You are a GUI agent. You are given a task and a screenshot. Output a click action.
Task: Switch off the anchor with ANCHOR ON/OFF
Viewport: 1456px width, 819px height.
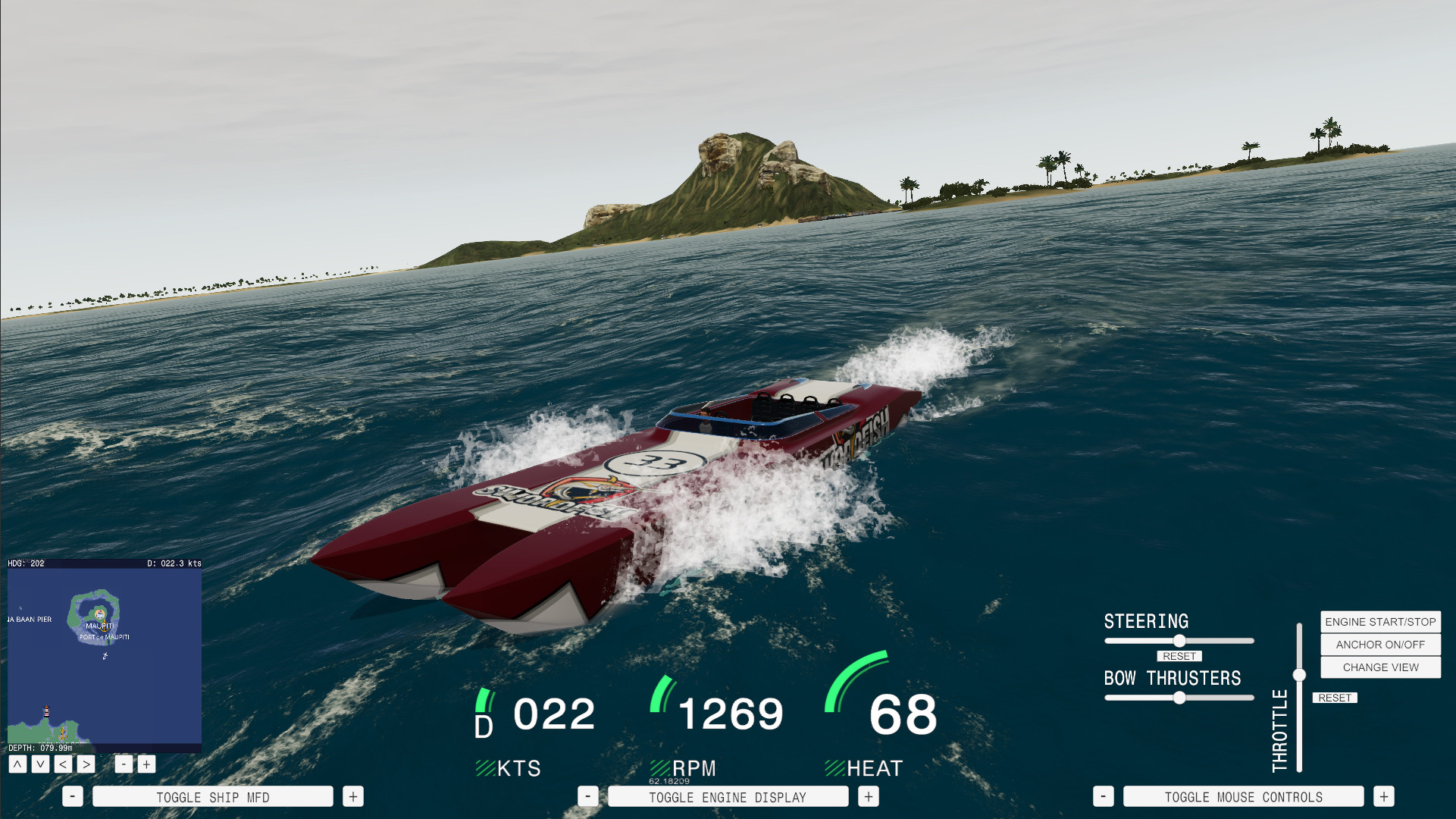click(x=1379, y=645)
